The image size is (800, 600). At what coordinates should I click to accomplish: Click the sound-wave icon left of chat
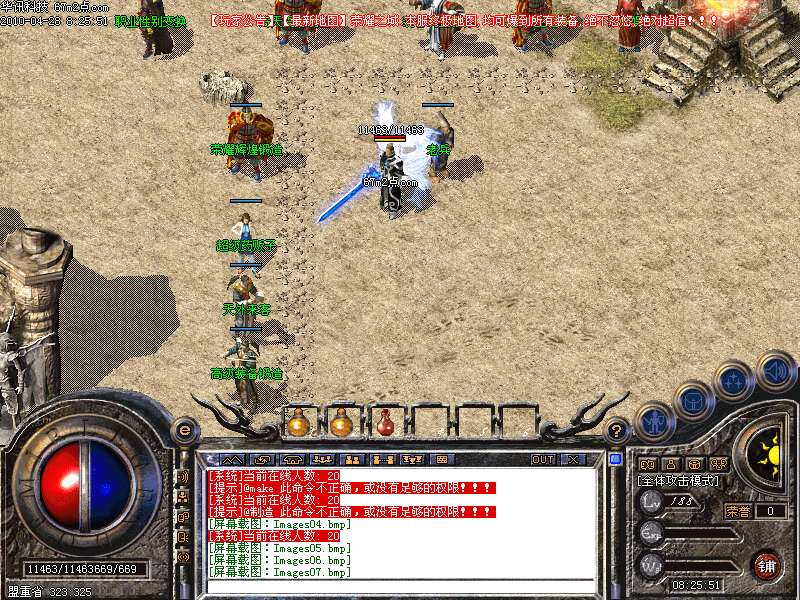click(184, 477)
